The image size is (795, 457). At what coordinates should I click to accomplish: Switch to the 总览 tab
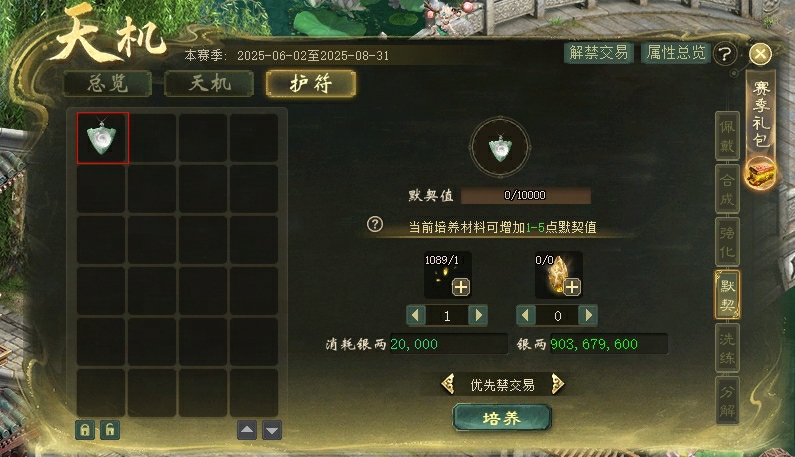(x=107, y=83)
